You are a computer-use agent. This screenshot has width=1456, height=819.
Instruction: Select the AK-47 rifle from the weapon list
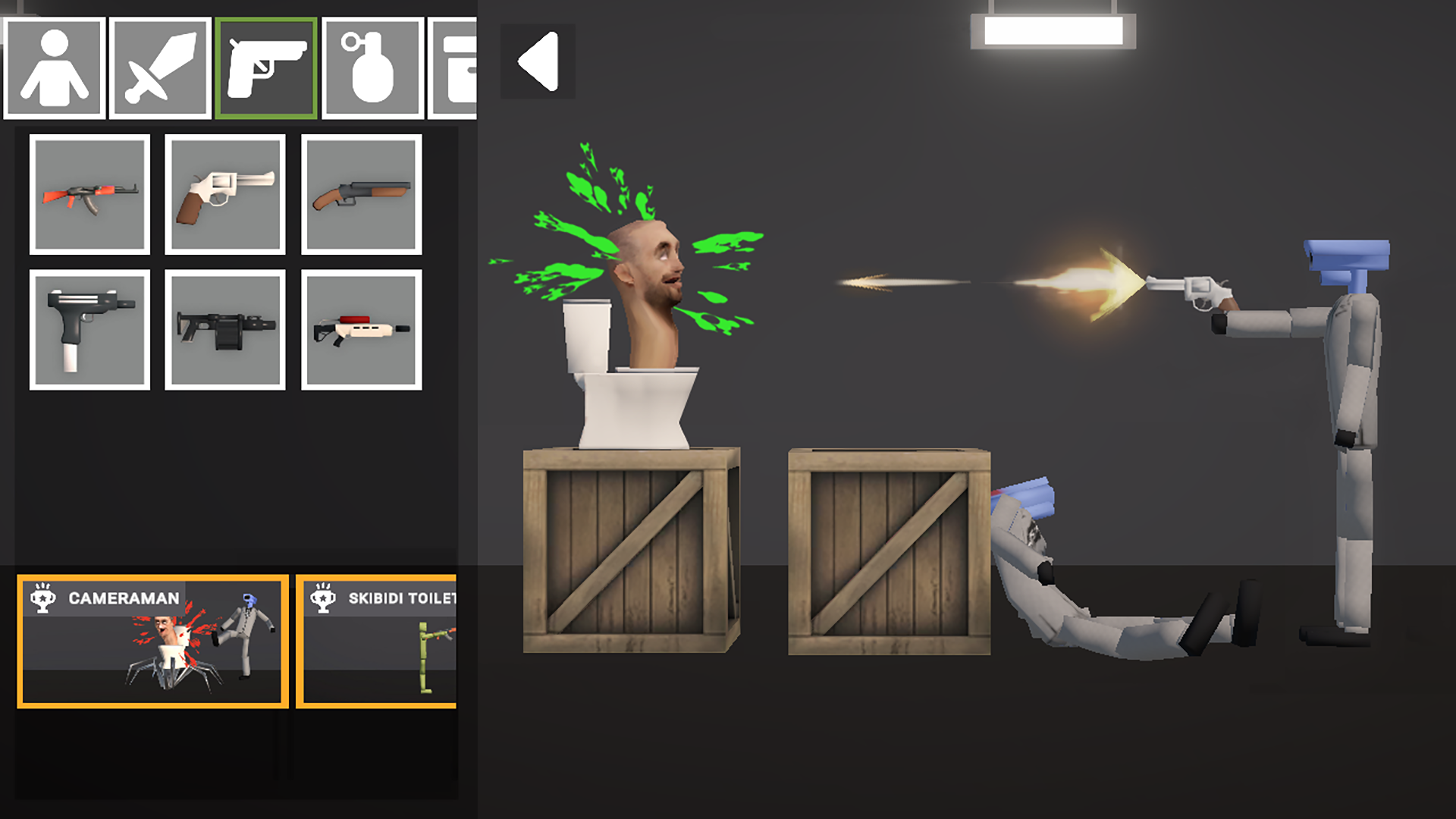pos(89,195)
